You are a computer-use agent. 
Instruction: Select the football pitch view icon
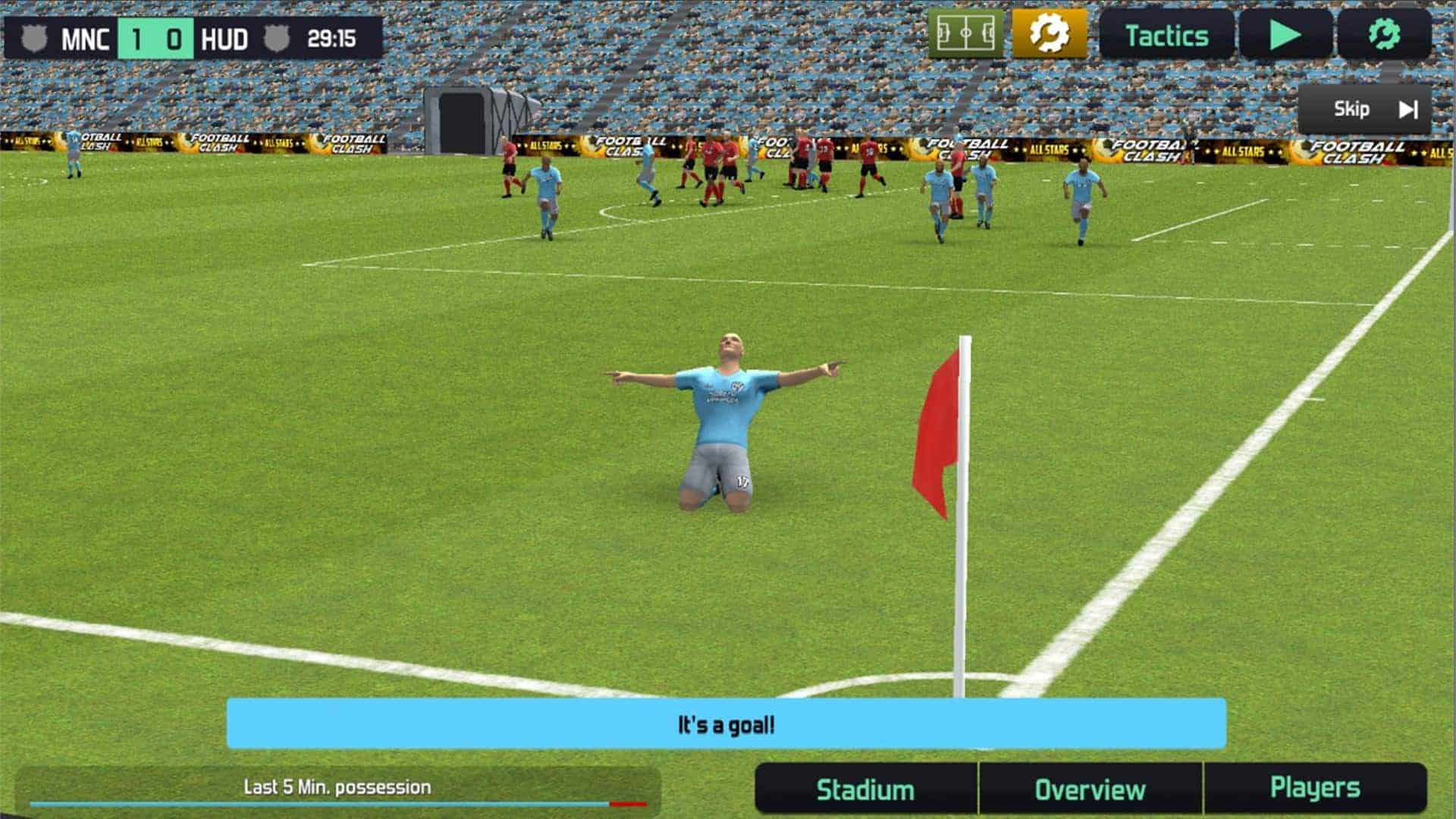pyautogui.click(x=965, y=34)
